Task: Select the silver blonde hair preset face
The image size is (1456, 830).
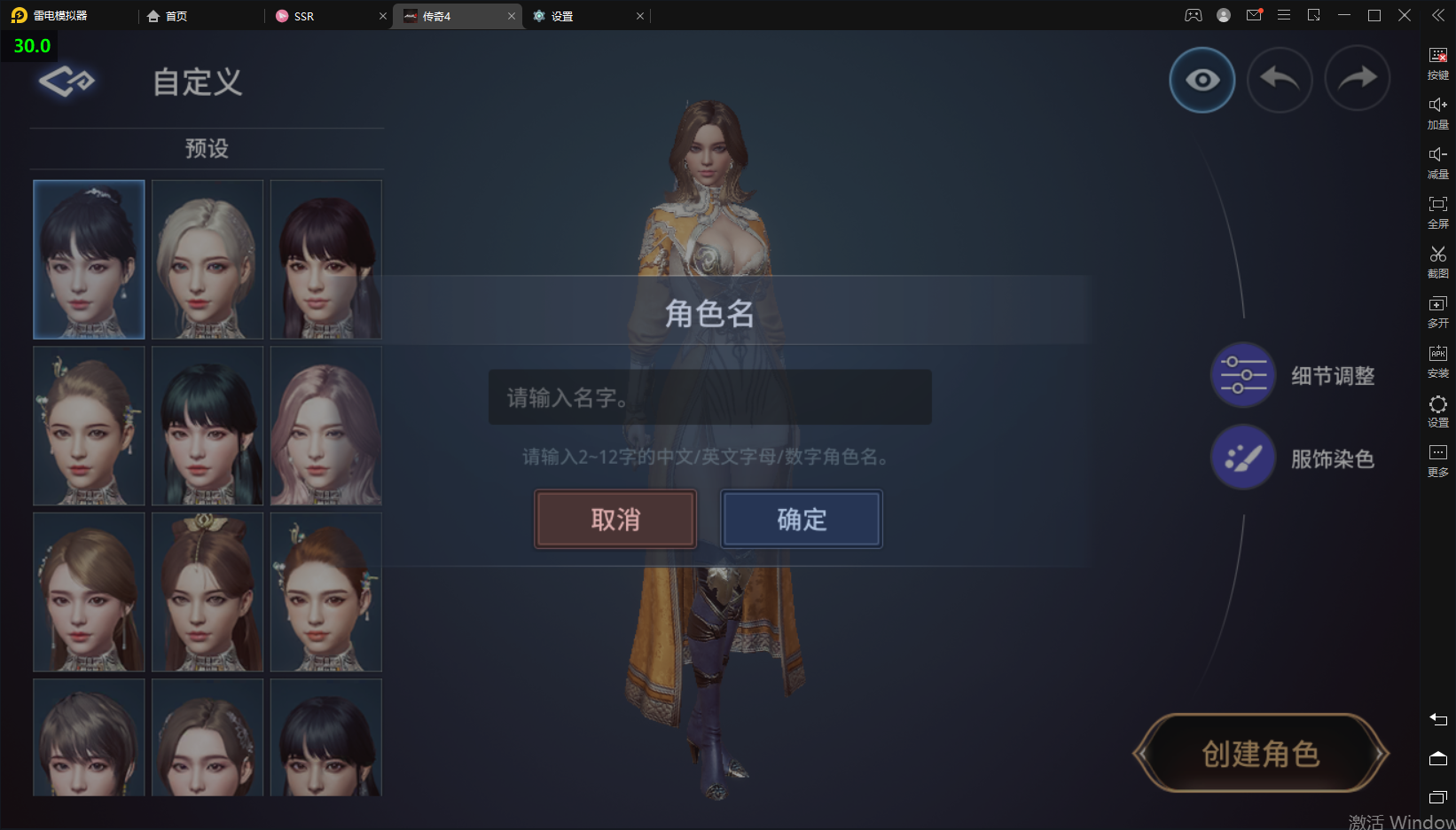Action: [x=207, y=259]
